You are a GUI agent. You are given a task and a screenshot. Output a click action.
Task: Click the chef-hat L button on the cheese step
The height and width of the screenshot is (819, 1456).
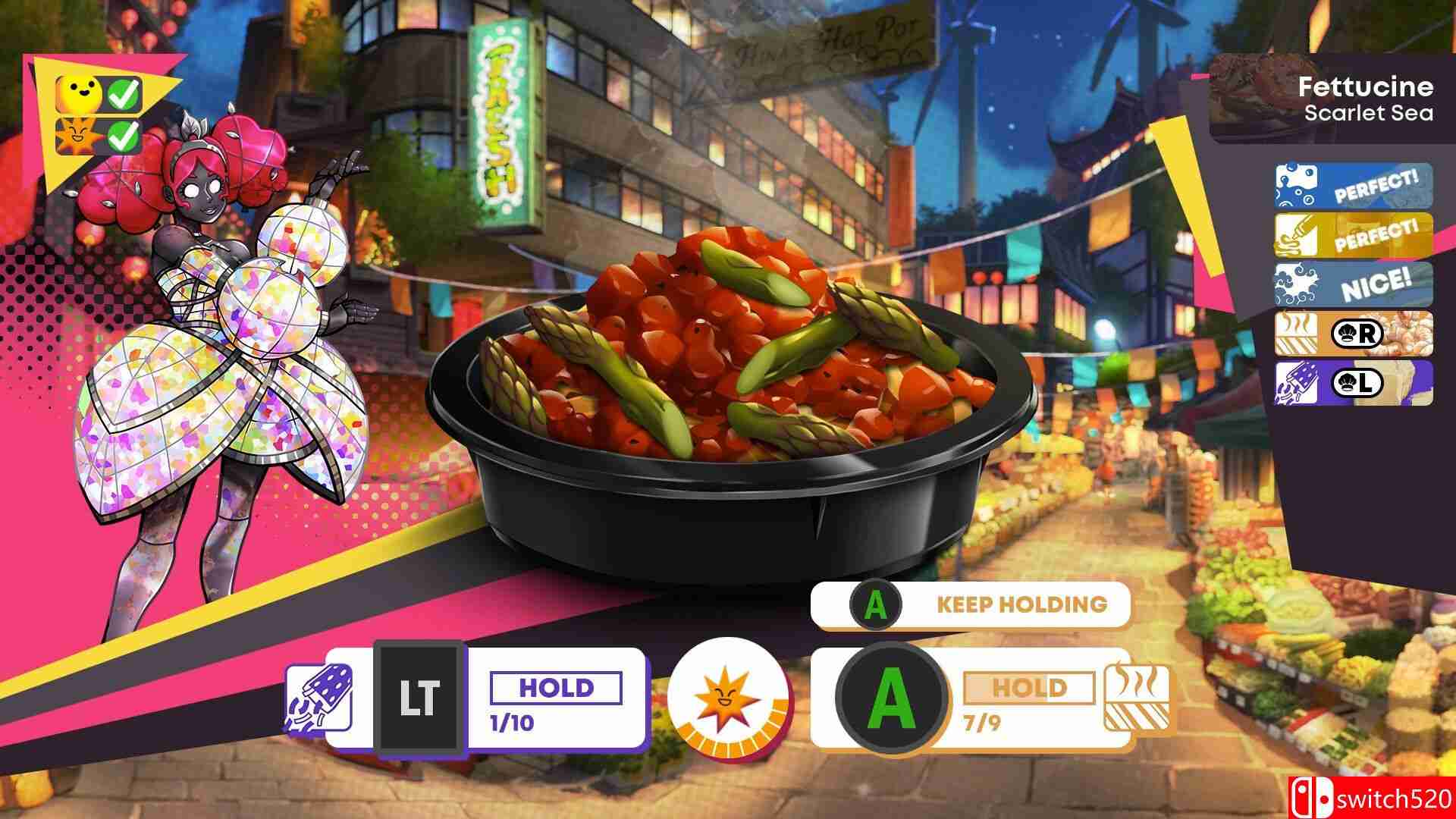click(x=1357, y=383)
